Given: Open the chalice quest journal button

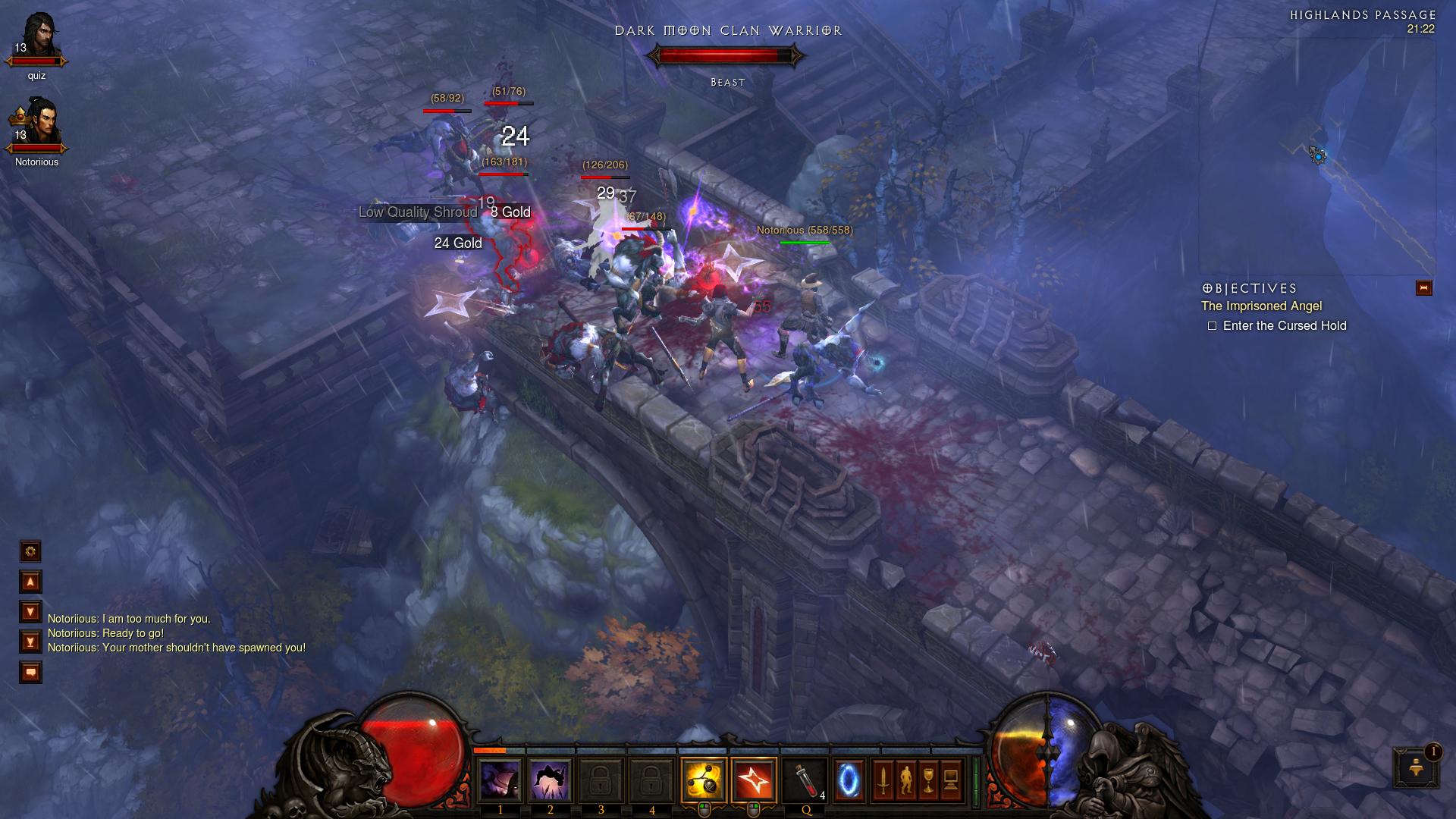Looking at the screenshot, I should 928,780.
